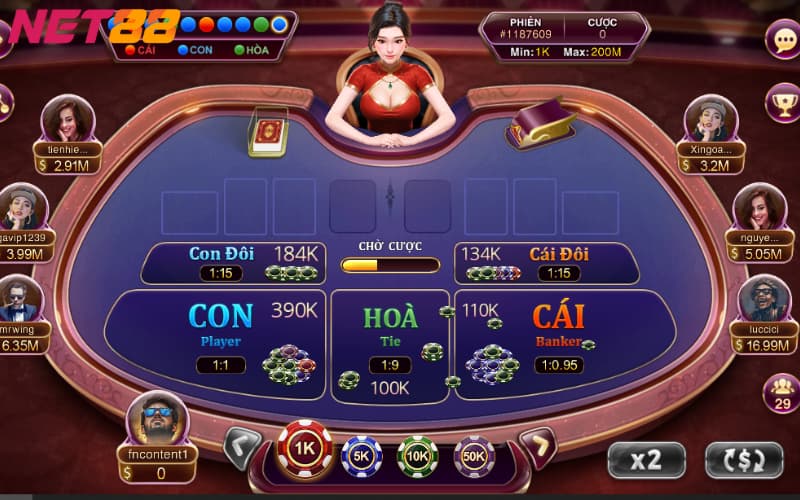Image resolution: width=800 pixels, height=500 pixels.
Task: Double the bet with x2 button
Action: coord(646,460)
